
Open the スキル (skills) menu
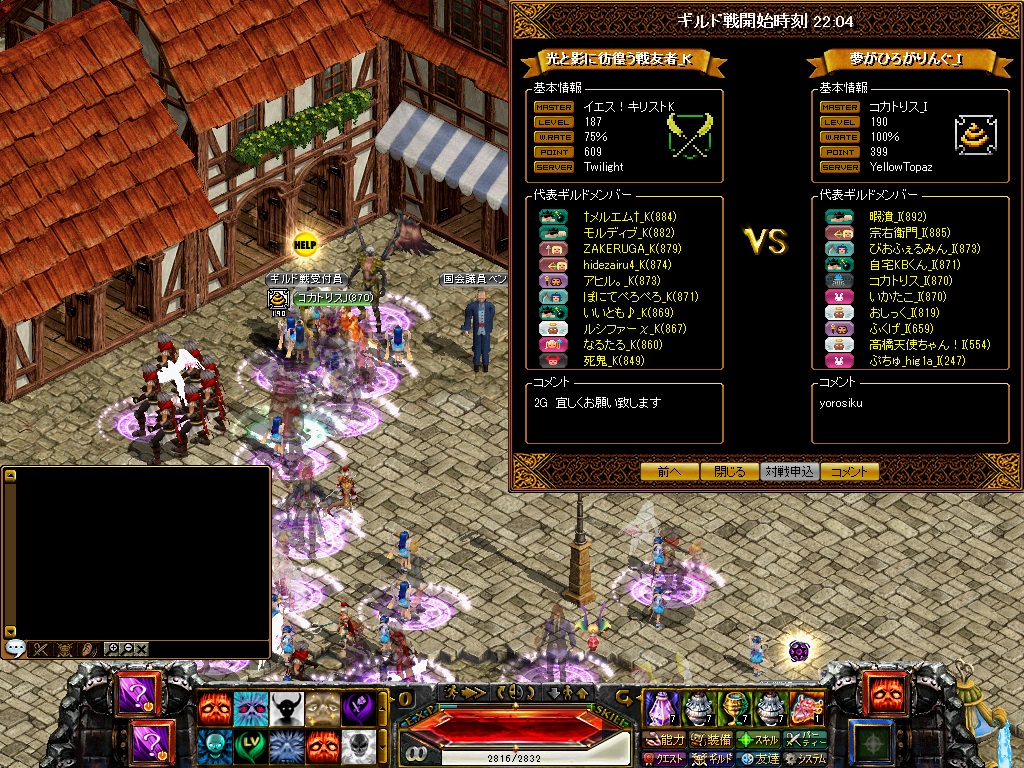coord(758,740)
